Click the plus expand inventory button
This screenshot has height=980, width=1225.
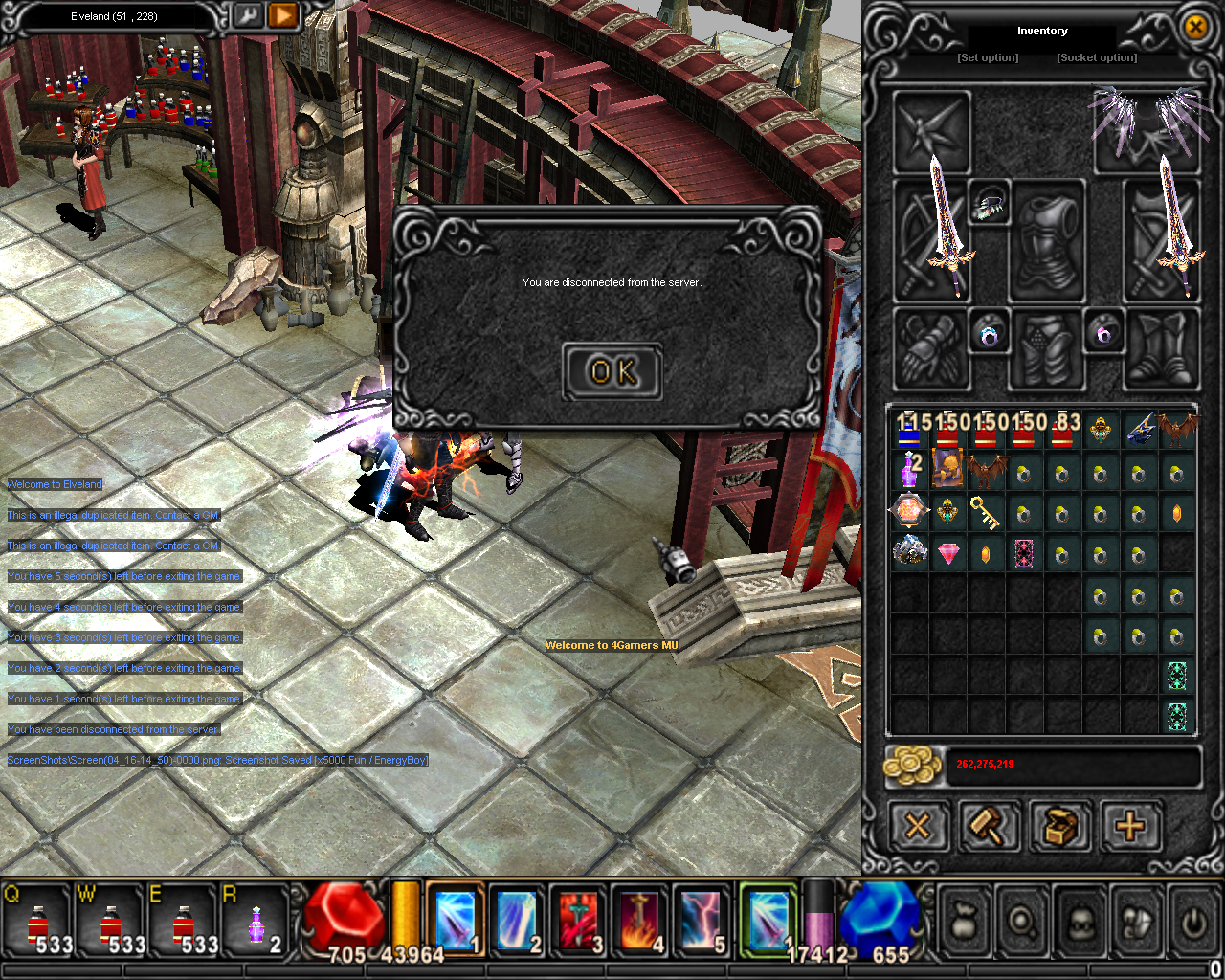[1131, 825]
